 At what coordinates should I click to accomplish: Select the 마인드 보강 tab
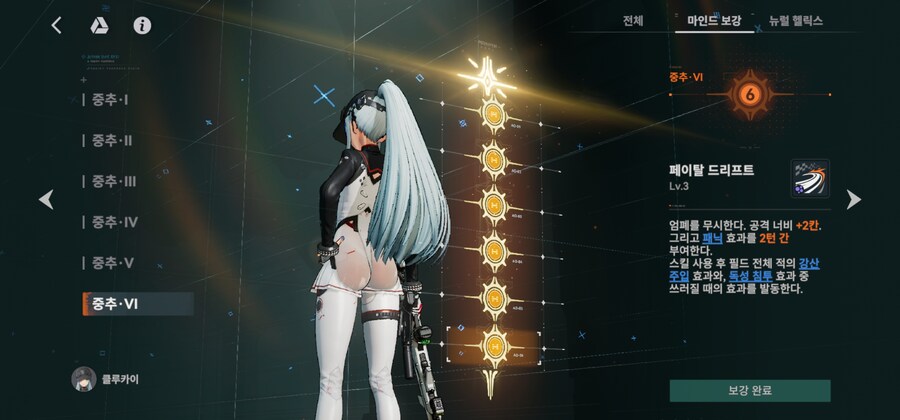pos(714,20)
